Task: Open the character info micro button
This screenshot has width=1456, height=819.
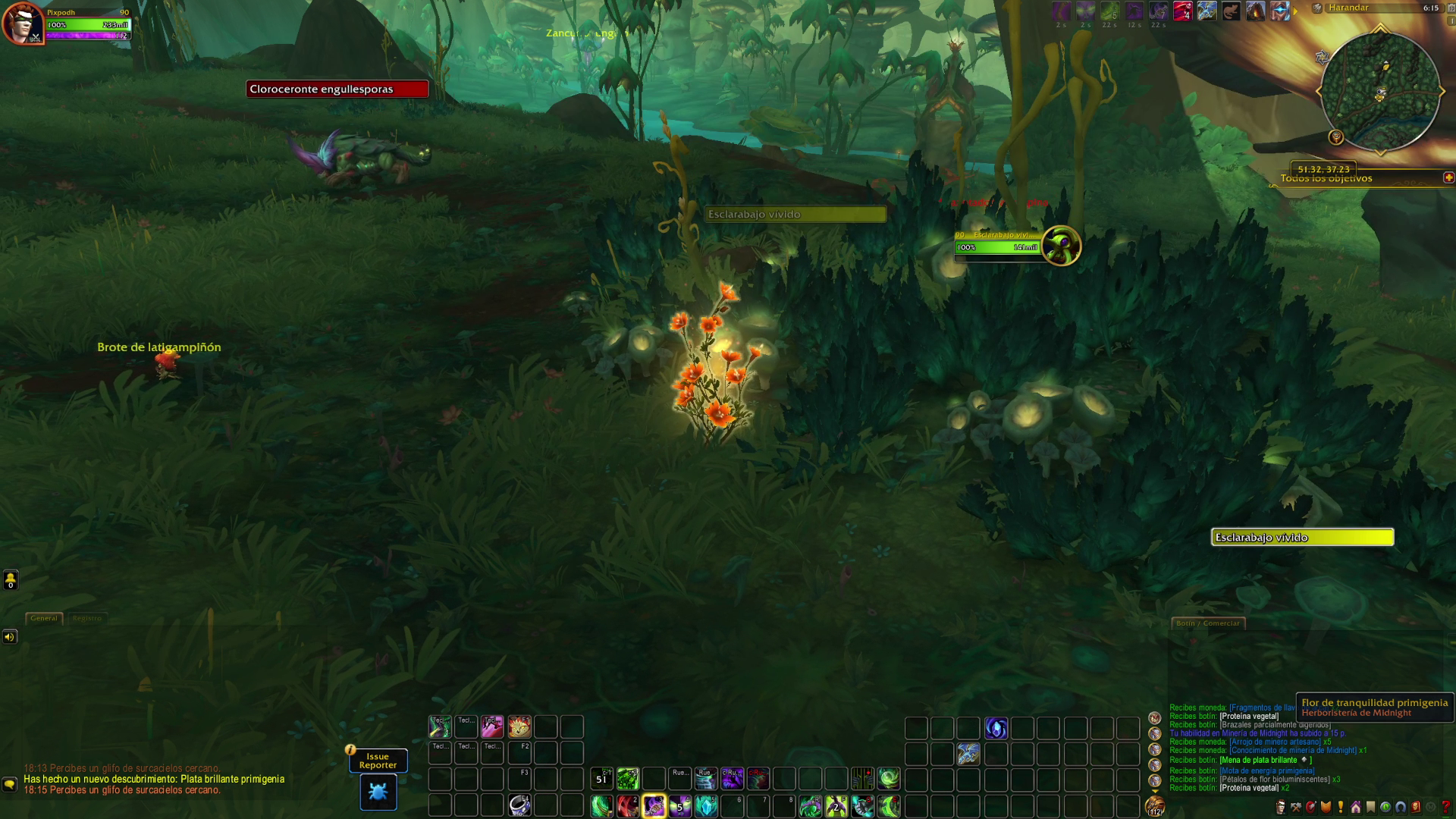Action: [1281, 807]
